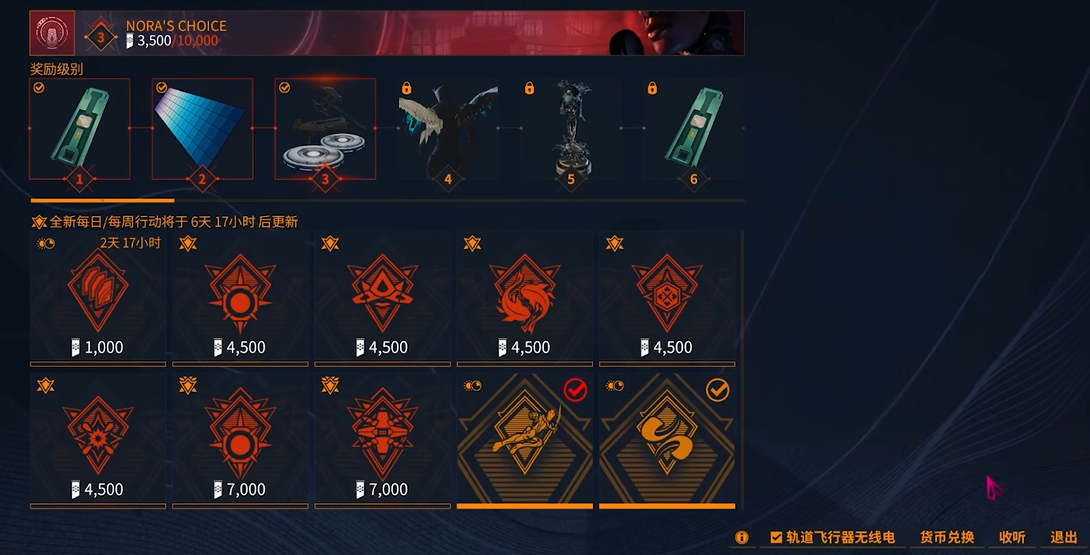Image resolution: width=1090 pixels, height=555 pixels.
Task: Select the triangle knot emblem 4,500 challenge
Action: coord(382,298)
